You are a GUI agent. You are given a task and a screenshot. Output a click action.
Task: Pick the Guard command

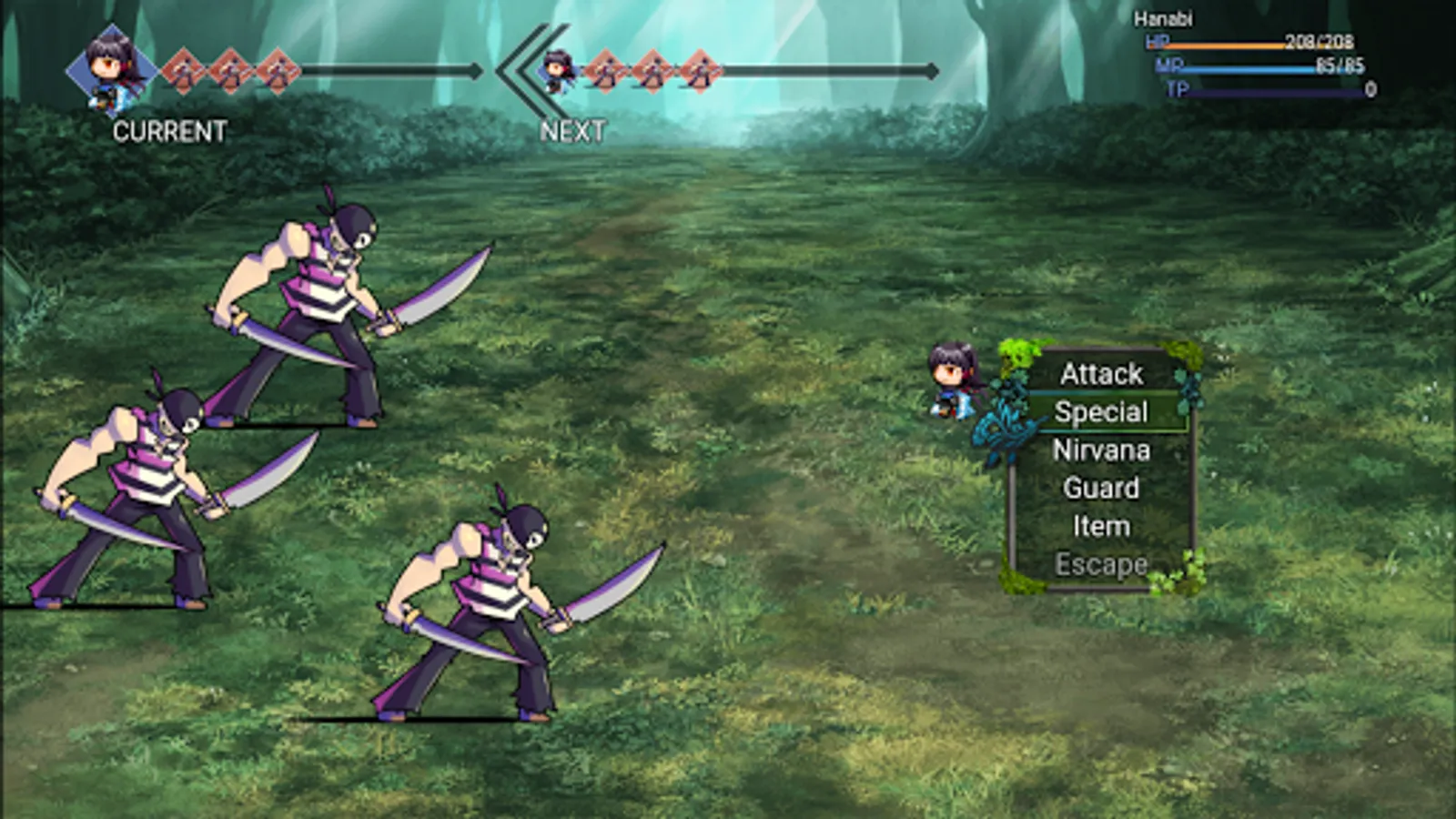[x=1101, y=489]
